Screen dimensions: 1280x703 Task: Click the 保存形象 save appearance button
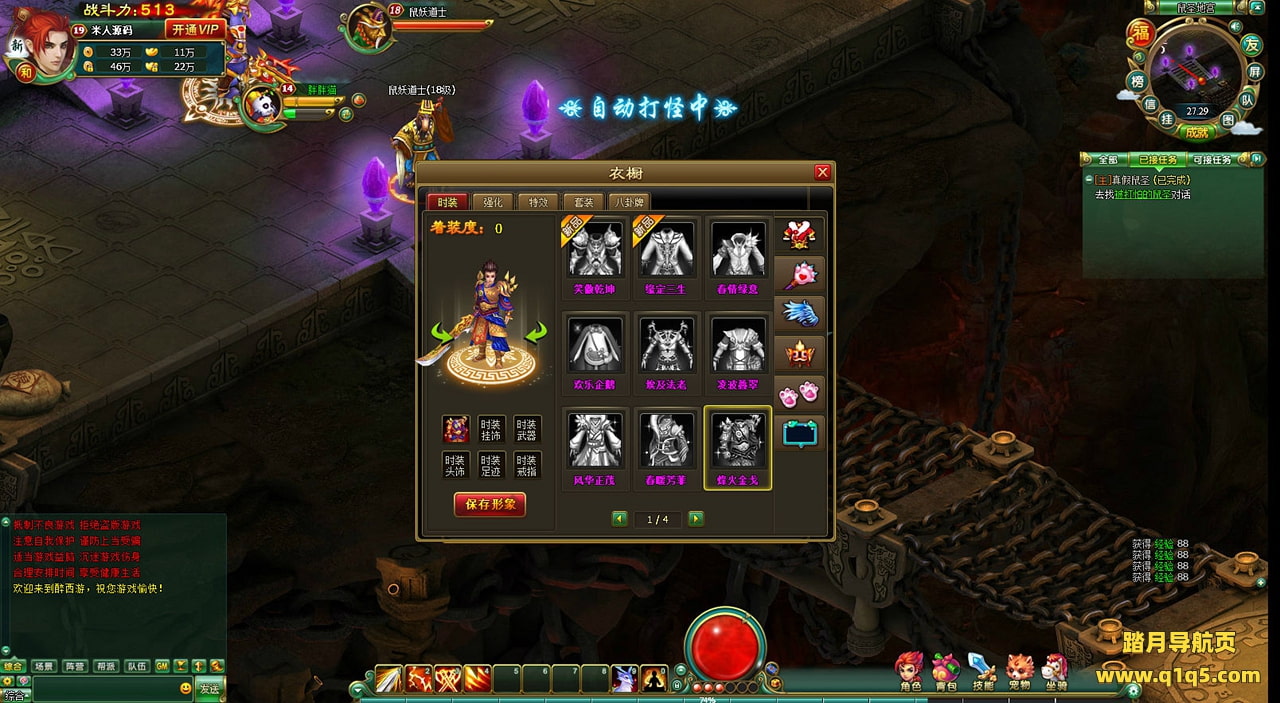pos(490,505)
